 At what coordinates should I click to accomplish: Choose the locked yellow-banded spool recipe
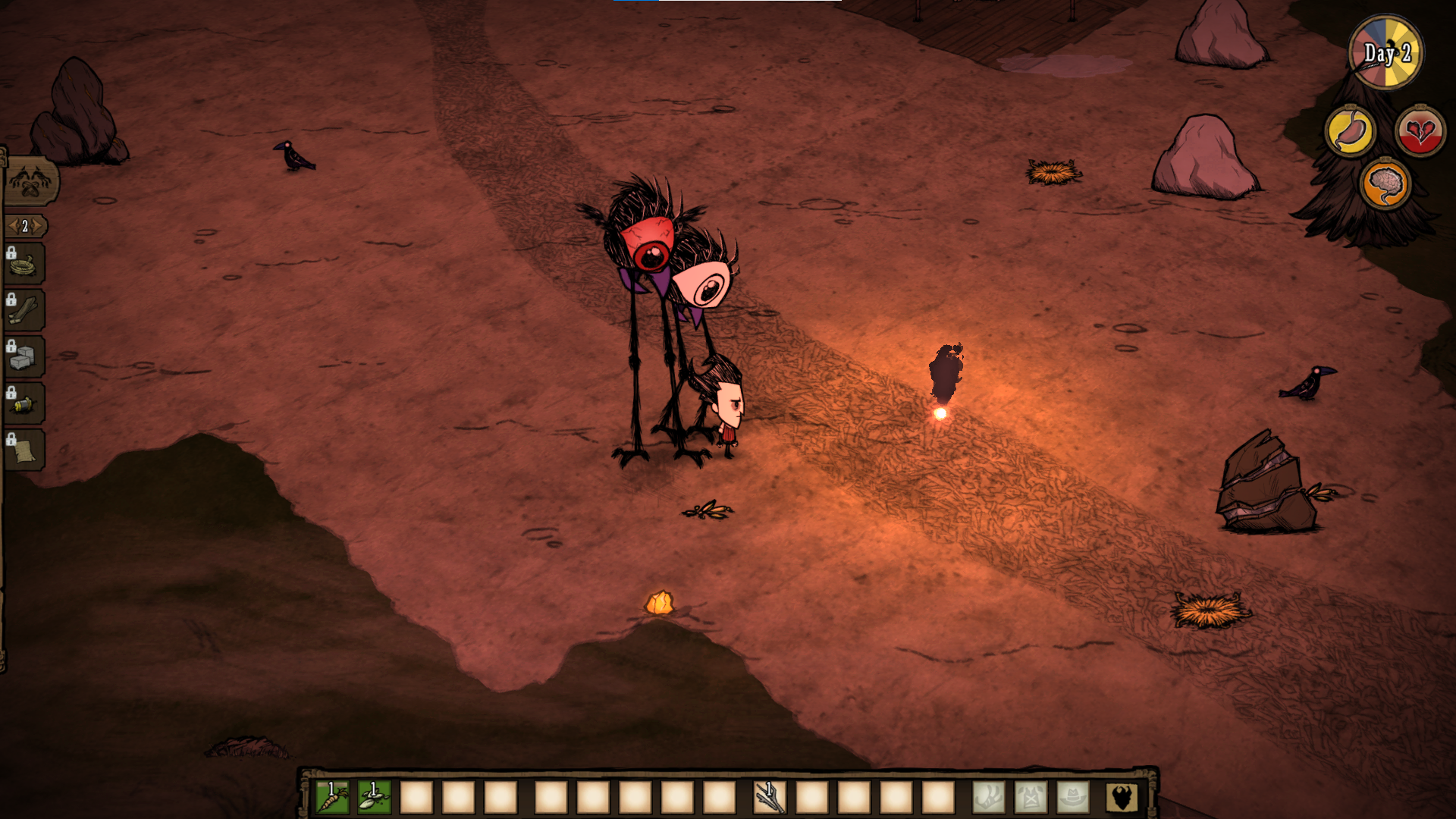click(x=24, y=404)
